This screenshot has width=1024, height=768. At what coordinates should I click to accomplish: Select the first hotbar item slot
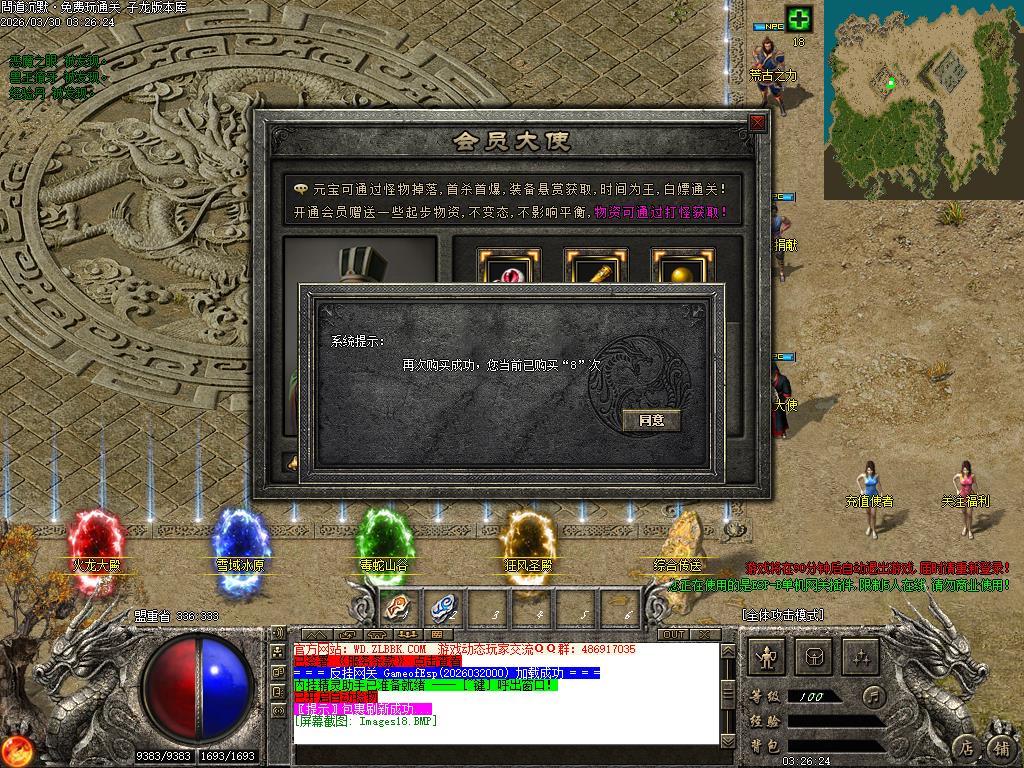click(397, 607)
